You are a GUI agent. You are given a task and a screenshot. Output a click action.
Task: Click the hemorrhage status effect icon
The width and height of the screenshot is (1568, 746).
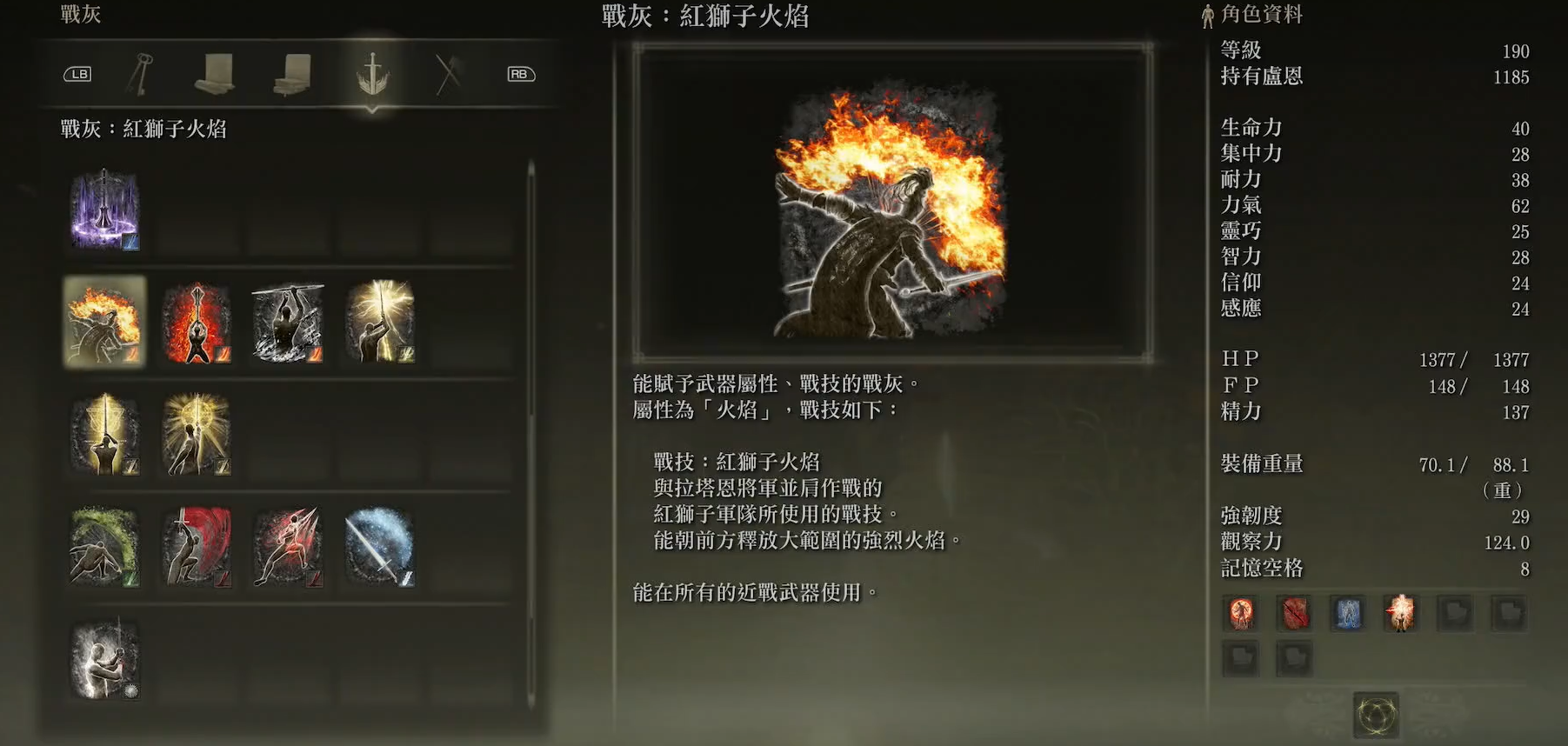(x=1293, y=613)
